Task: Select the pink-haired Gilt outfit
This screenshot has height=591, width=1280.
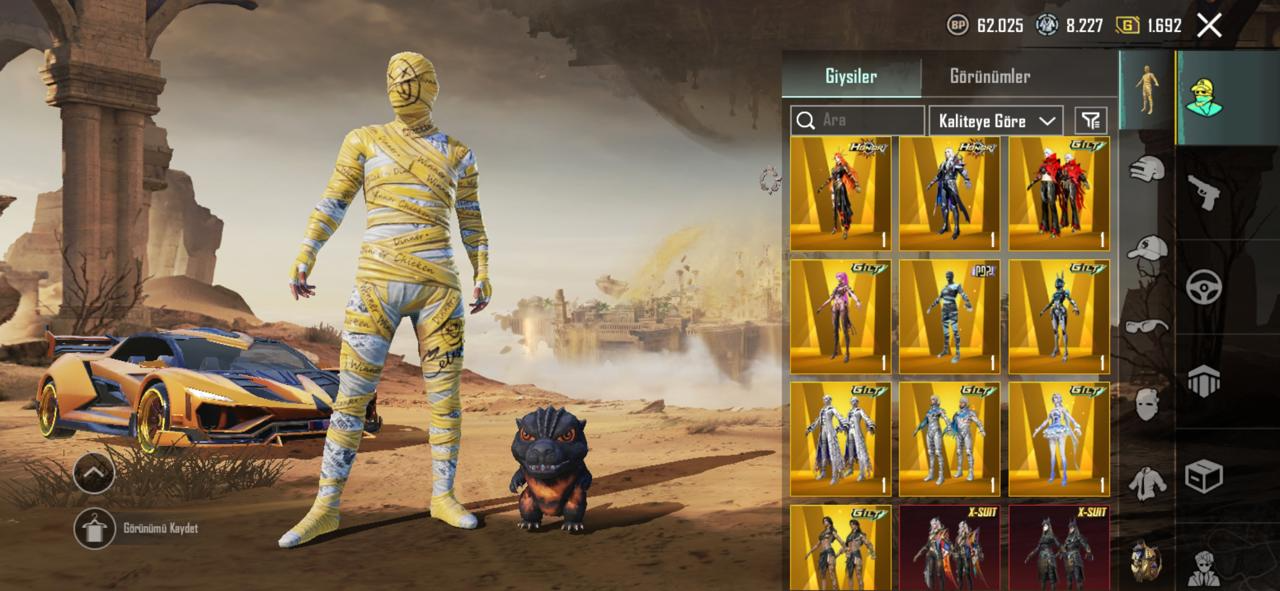Action: pos(840,316)
